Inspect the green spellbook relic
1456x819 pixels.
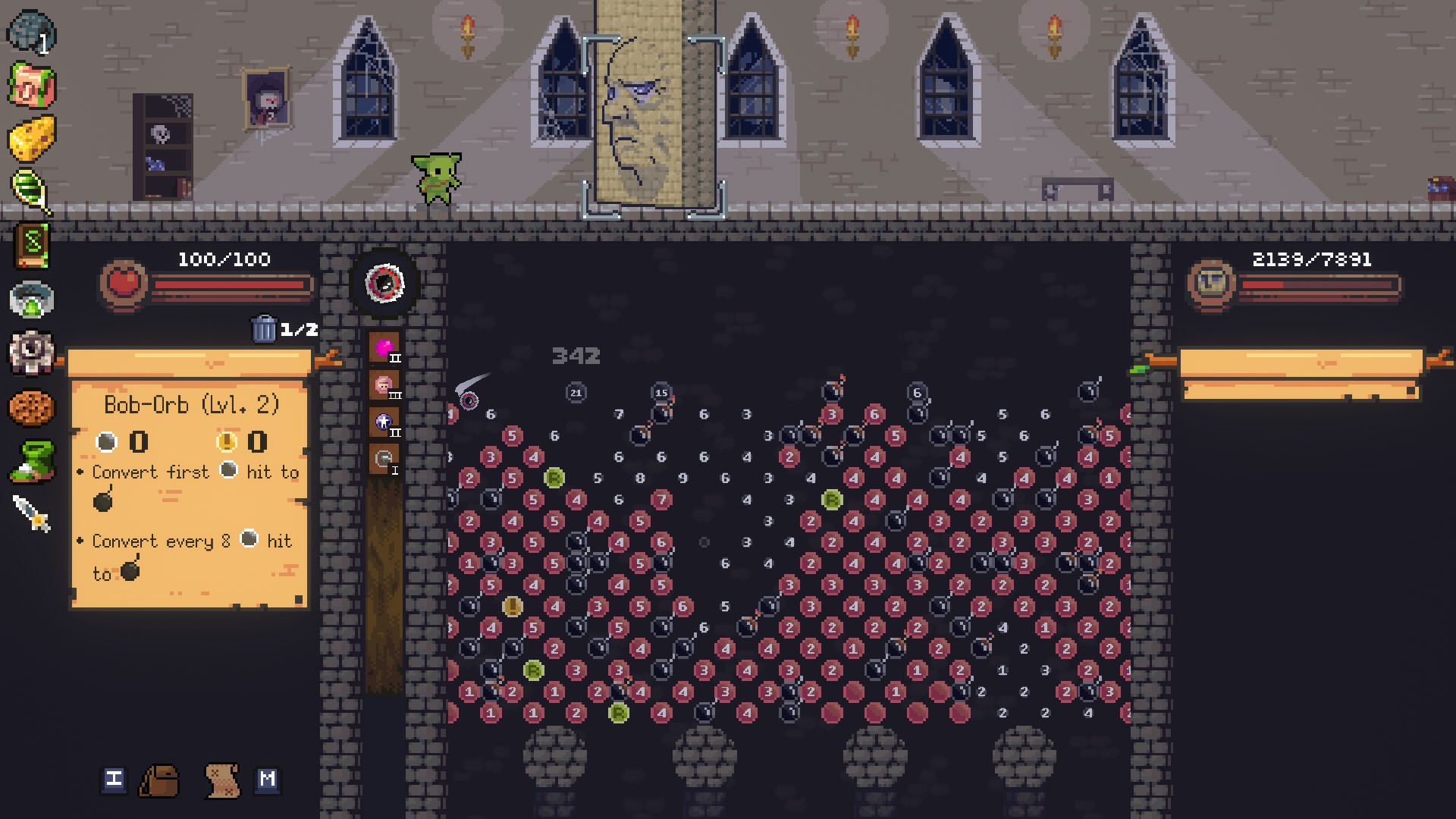coord(32,245)
